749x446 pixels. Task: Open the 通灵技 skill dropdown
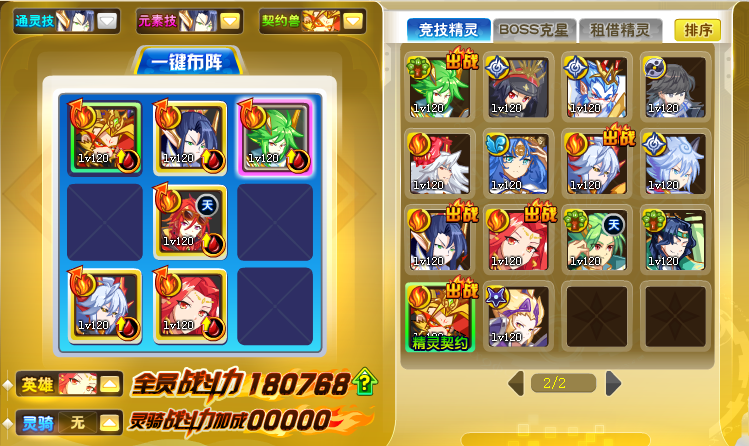coord(107,20)
